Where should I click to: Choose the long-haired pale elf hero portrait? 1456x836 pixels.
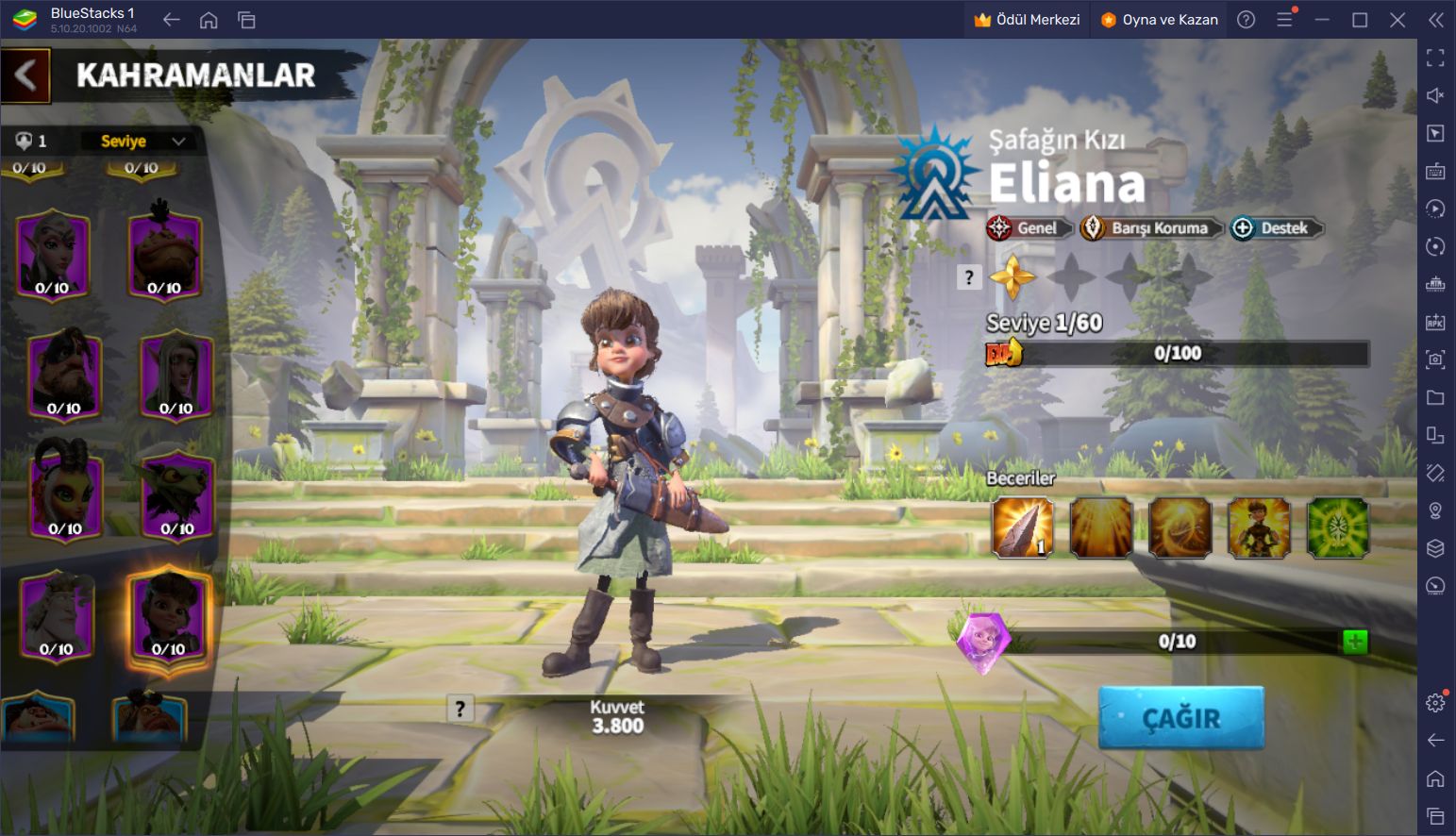[176, 374]
